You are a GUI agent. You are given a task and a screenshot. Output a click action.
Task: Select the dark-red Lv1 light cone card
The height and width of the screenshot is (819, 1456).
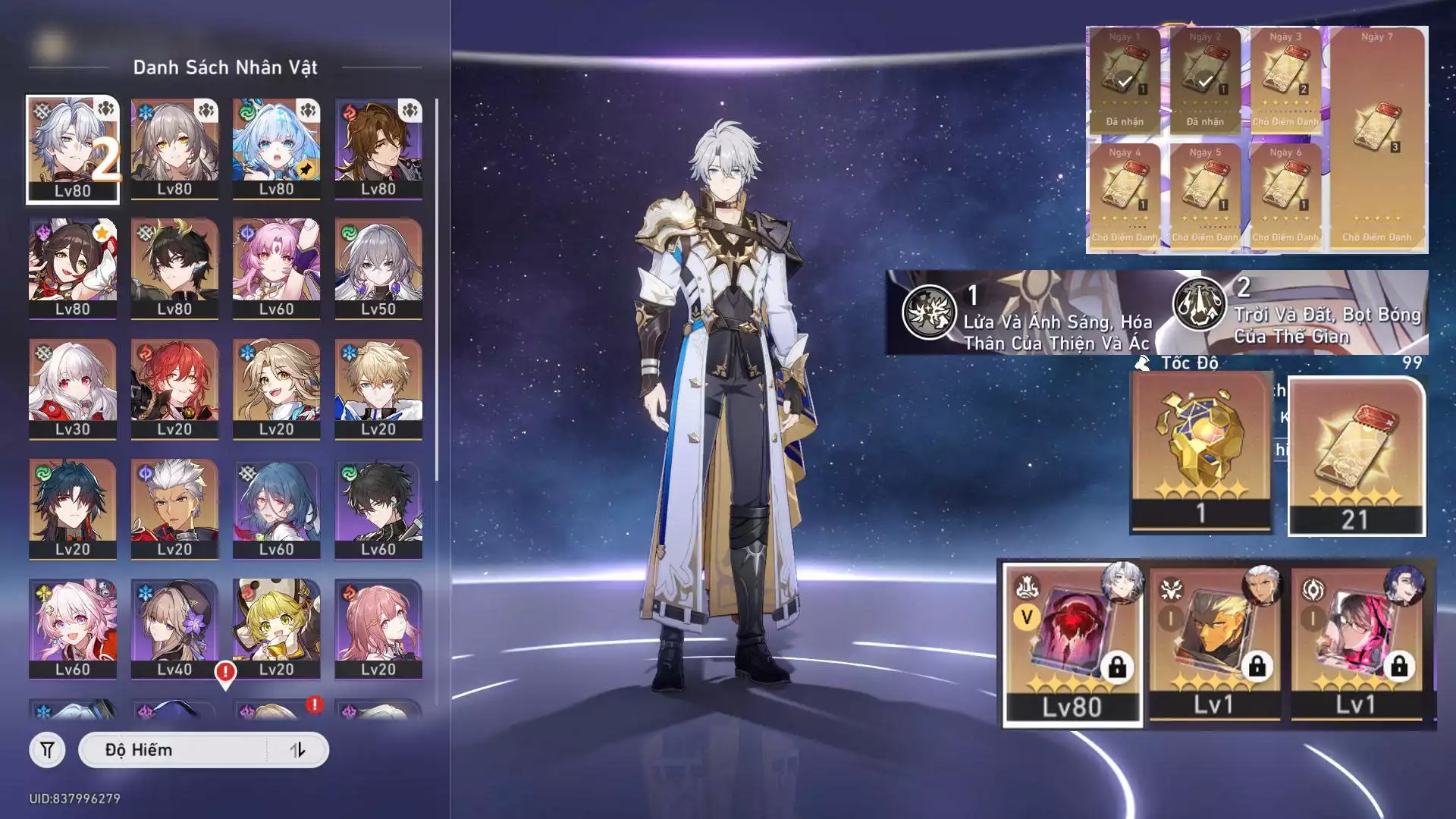[1356, 643]
